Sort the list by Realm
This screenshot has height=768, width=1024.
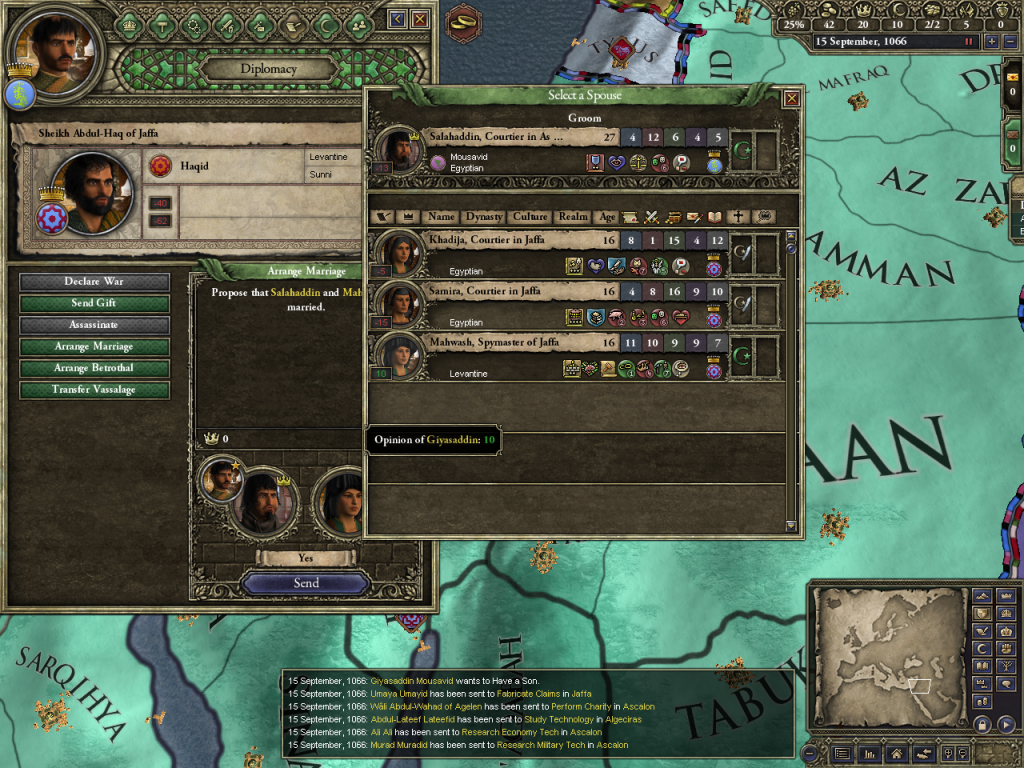tap(573, 216)
